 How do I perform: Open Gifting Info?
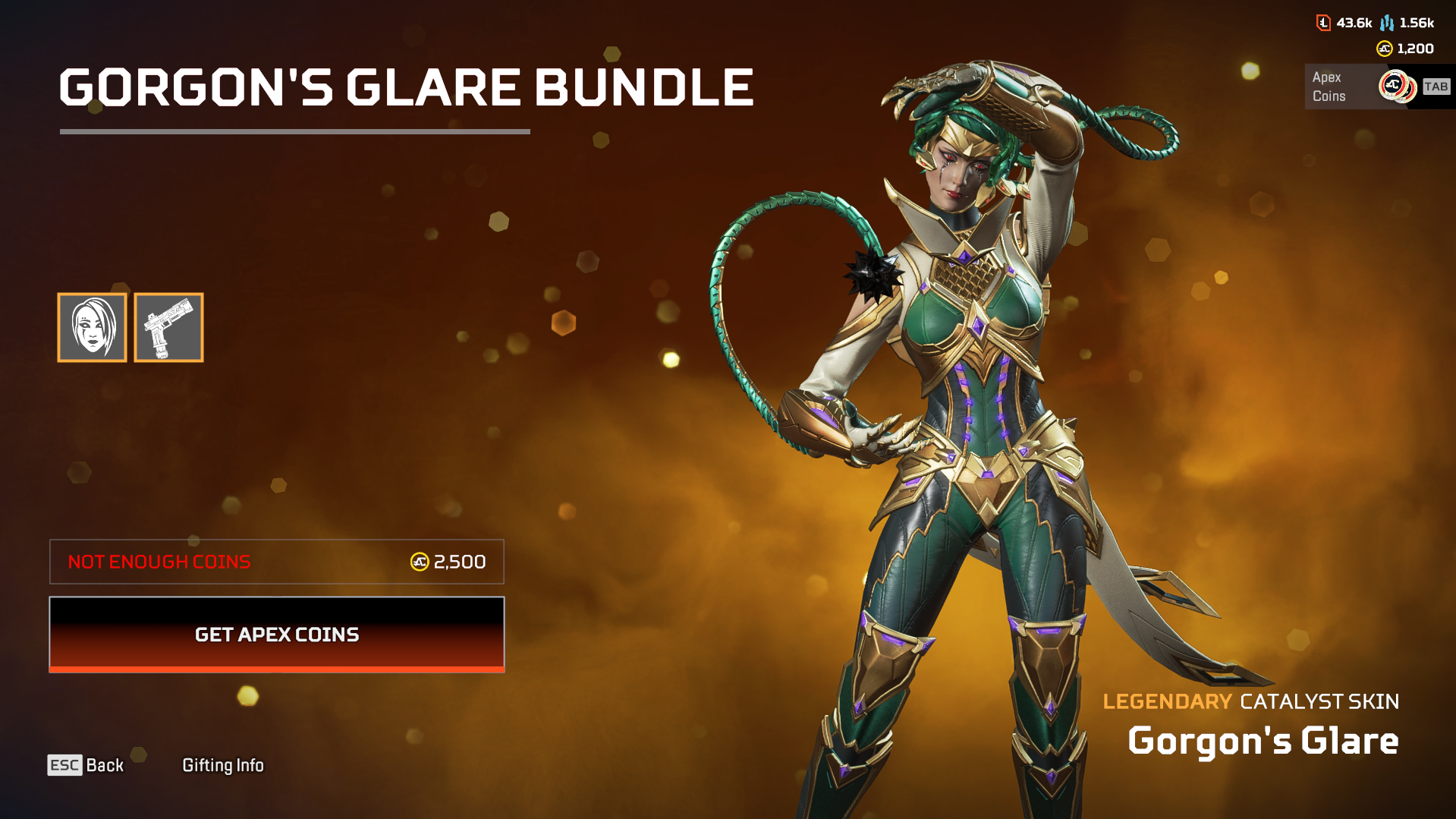(x=223, y=765)
